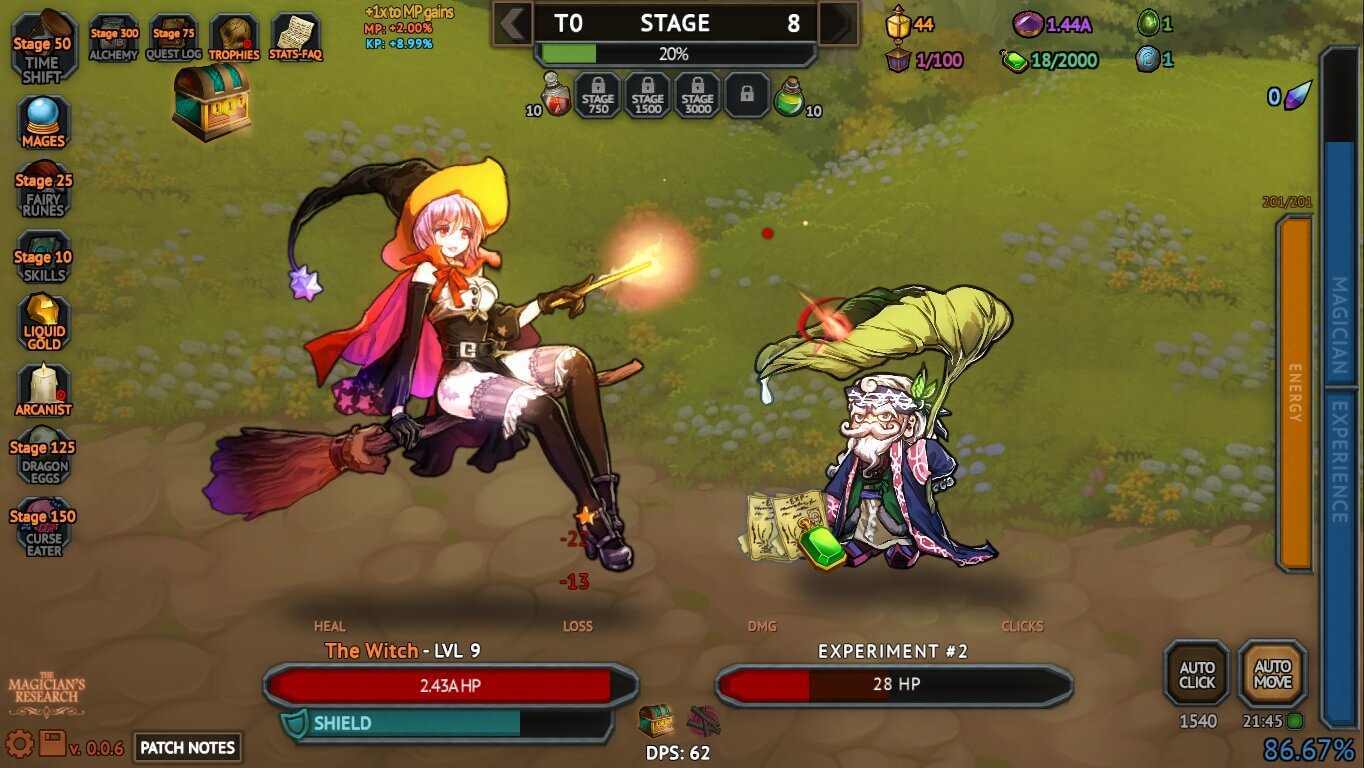The width and height of the screenshot is (1364, 768).
Task: Open the Alchemy menu
Action: [114, 38]
